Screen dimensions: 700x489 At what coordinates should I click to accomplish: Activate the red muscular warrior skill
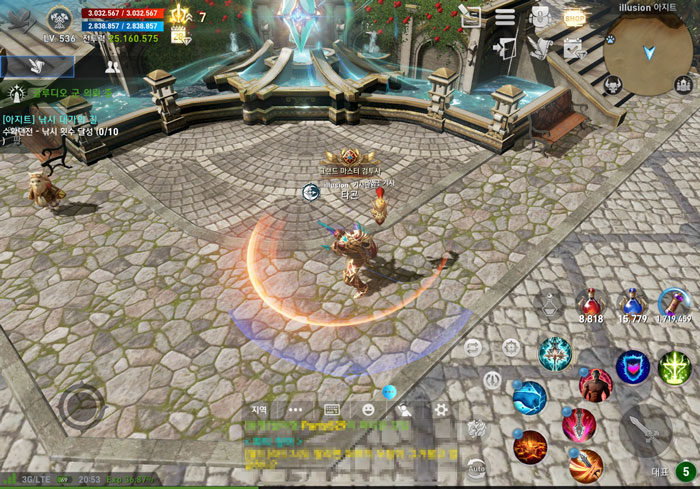595,386
